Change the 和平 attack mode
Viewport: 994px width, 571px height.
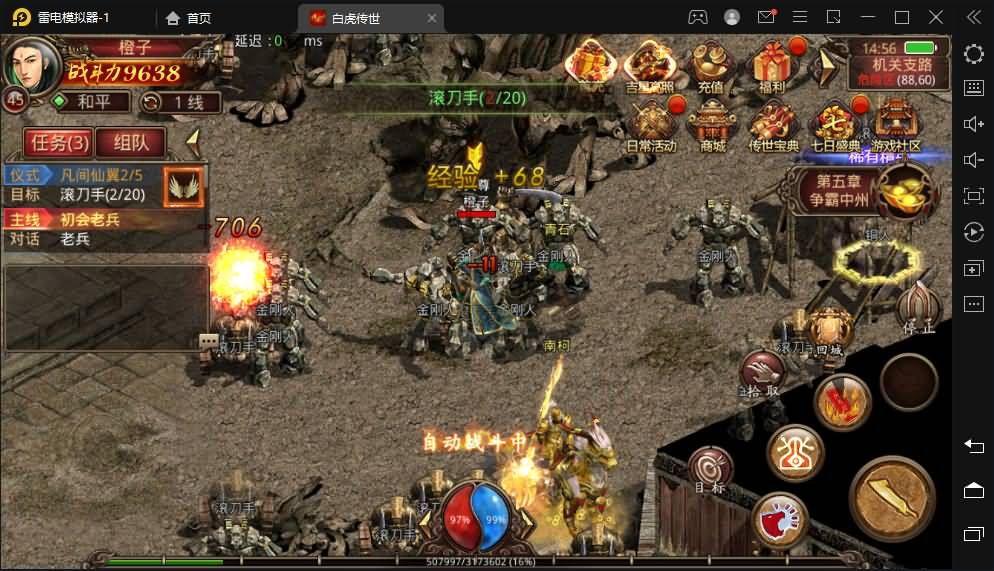point(92,102)
